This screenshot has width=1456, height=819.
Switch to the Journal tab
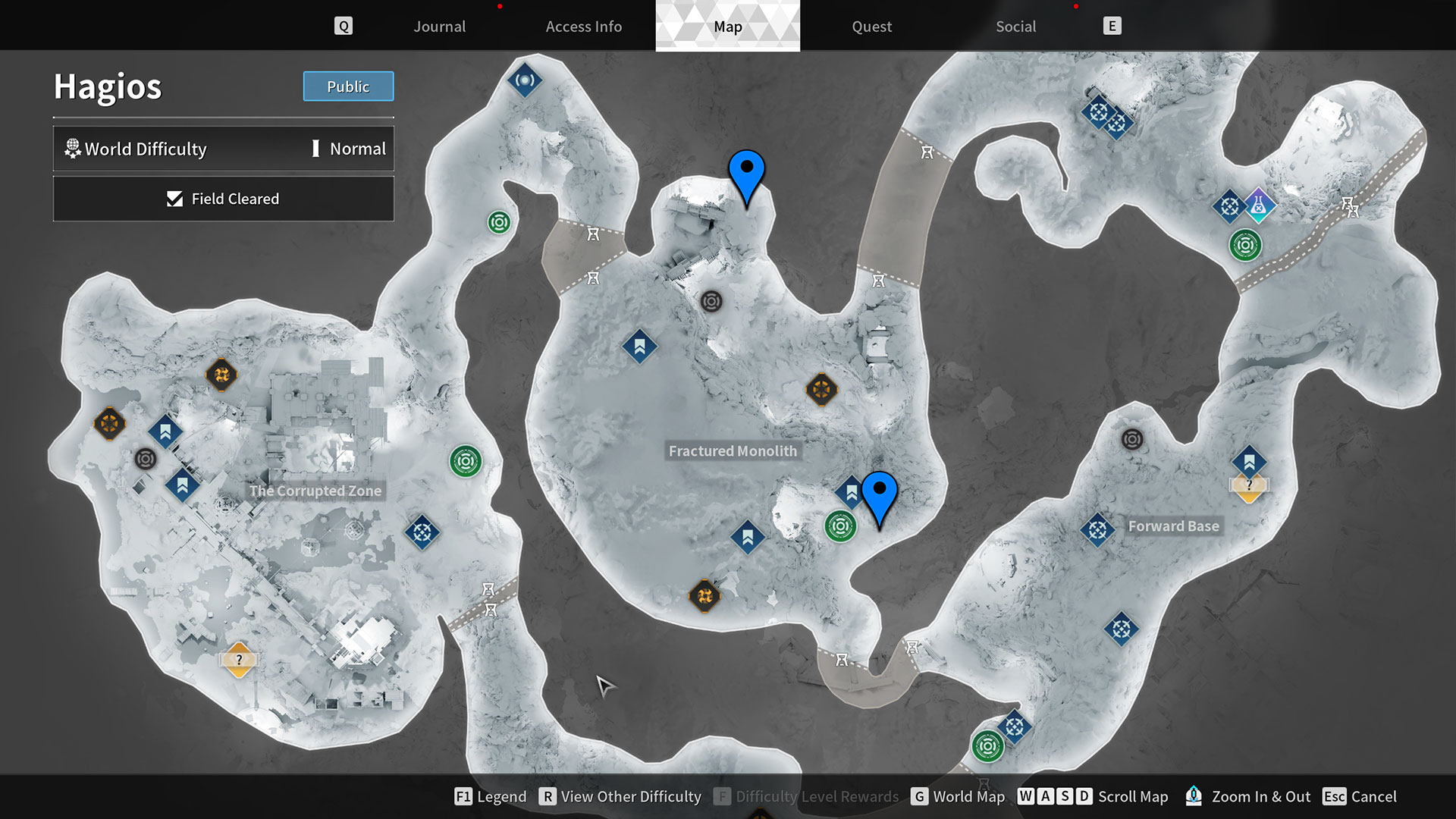(x=439, y=26)
